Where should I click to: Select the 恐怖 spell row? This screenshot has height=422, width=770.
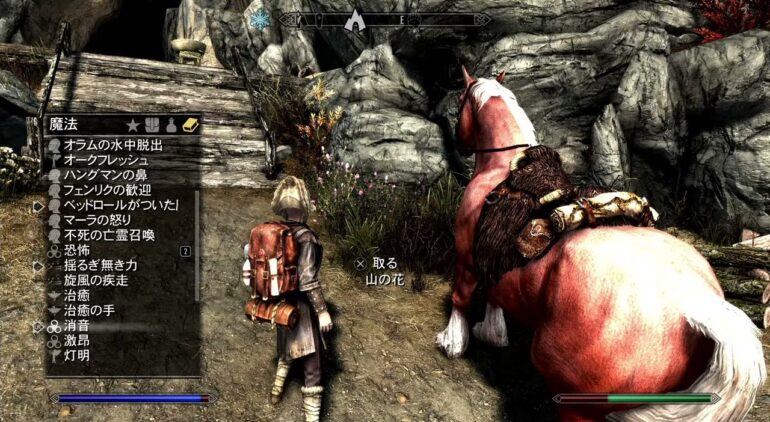77,250
